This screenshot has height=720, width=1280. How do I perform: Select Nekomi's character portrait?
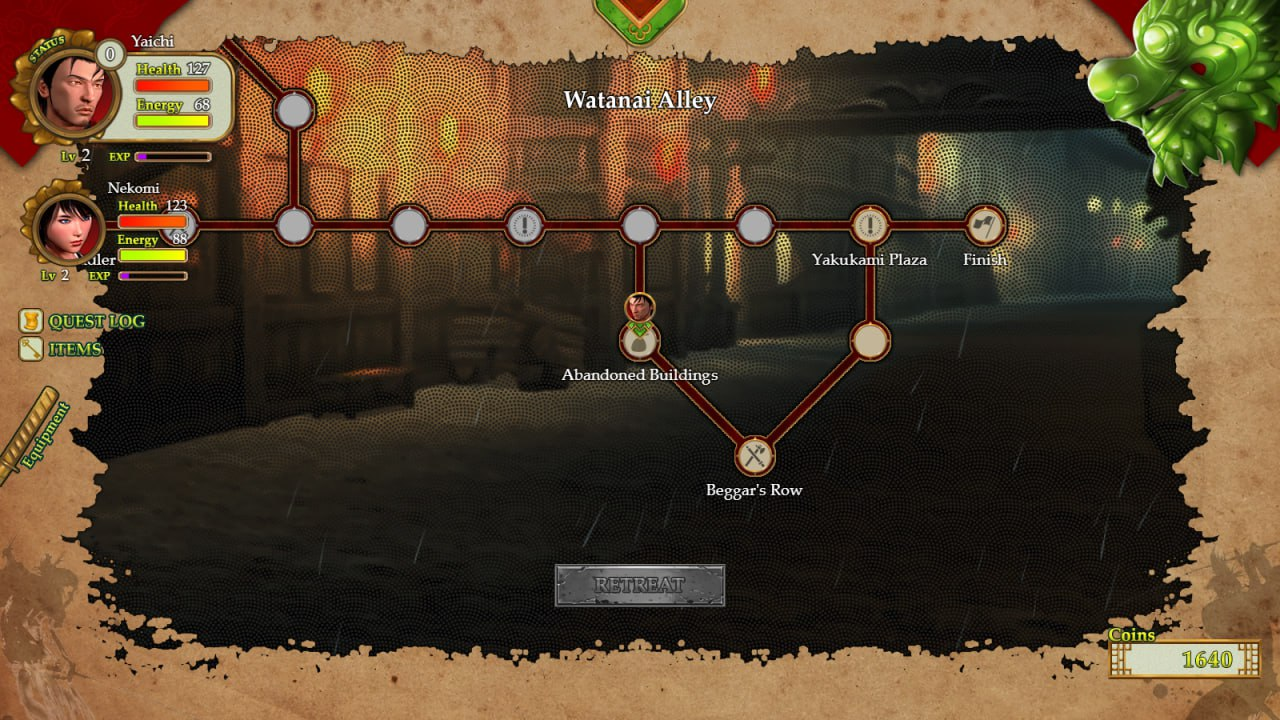69,226
